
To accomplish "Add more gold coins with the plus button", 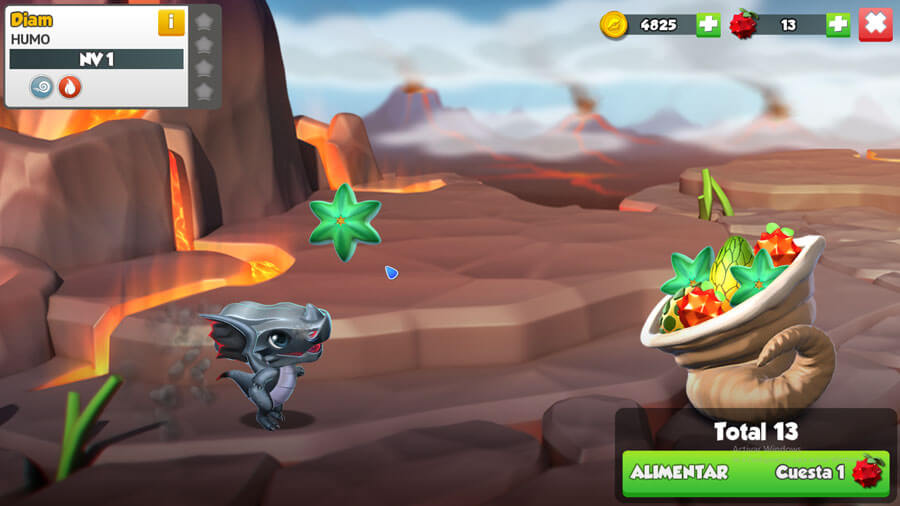I will click(x=708, y=24).
